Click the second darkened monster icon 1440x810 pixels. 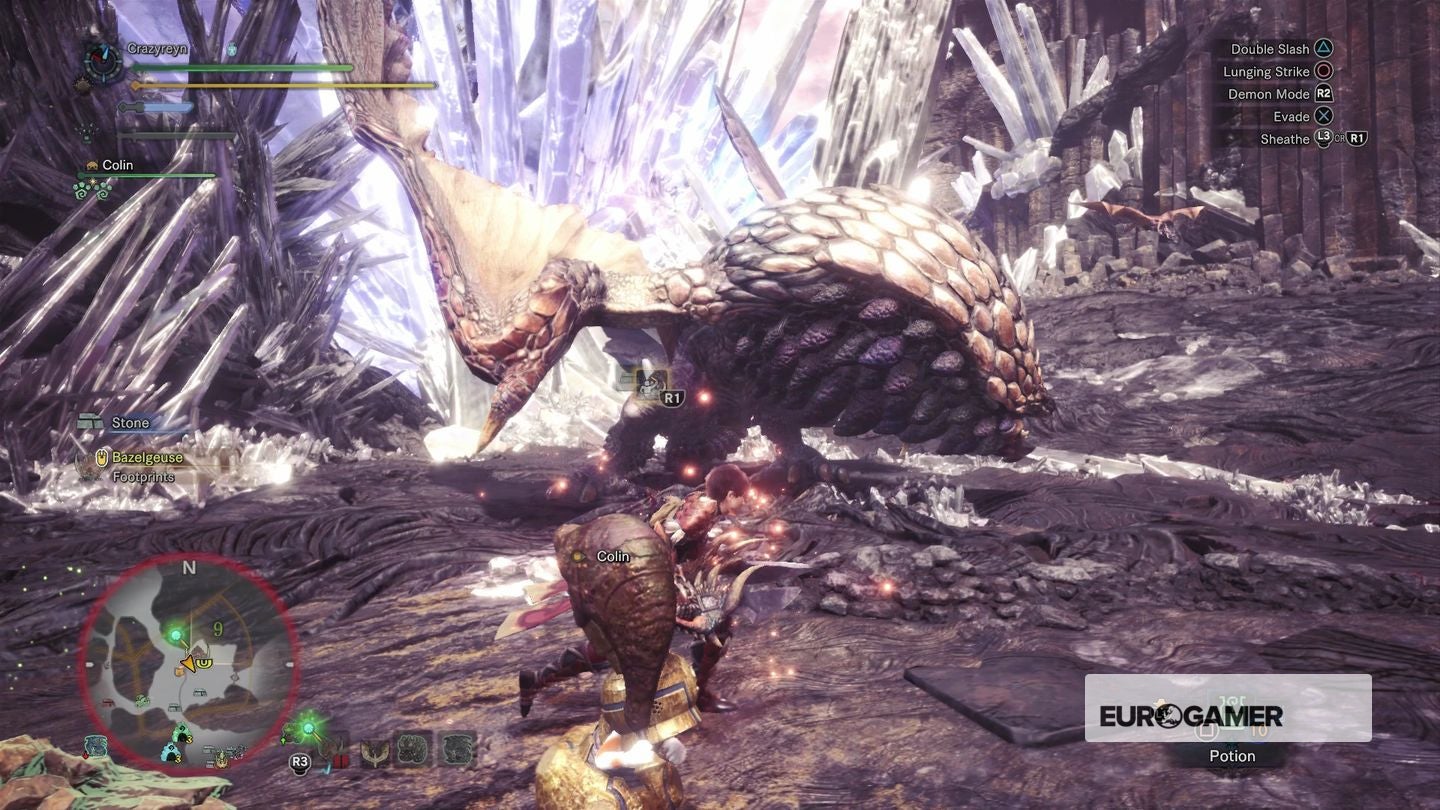tap(457, 750)
